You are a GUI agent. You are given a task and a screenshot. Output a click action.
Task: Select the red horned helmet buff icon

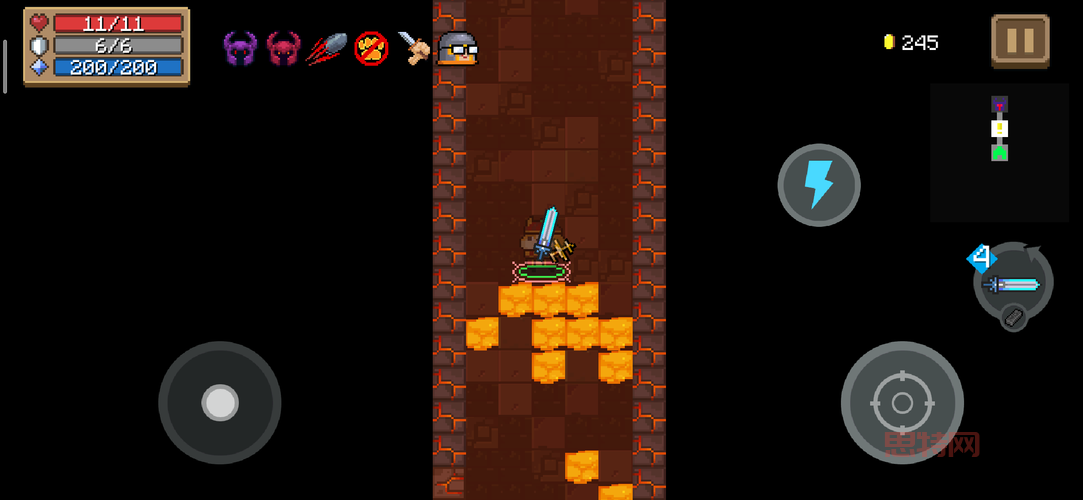pyautogui.click(x=283, y=47)
